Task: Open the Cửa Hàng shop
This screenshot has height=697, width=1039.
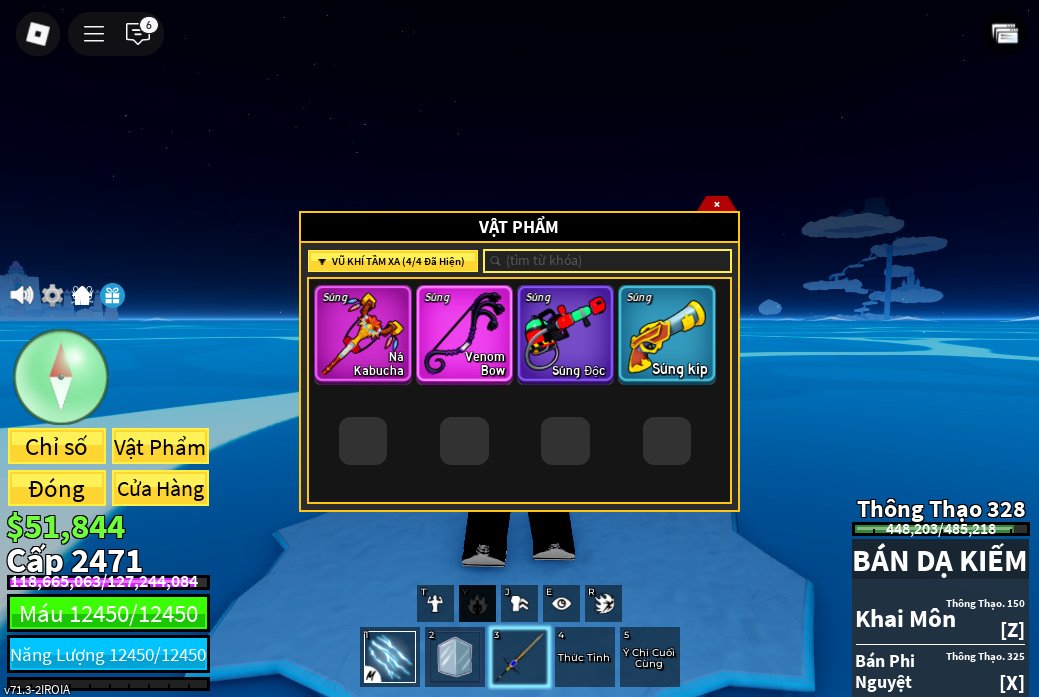Action: tap(160, 489)
